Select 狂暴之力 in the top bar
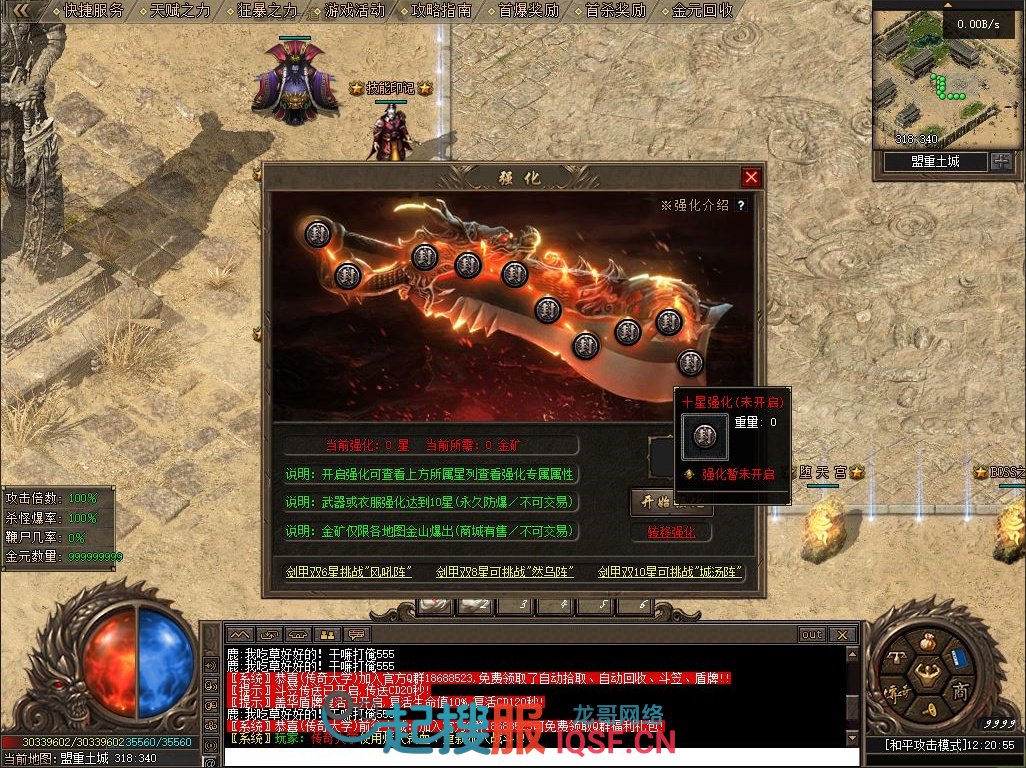 click(x=268, y=11)
